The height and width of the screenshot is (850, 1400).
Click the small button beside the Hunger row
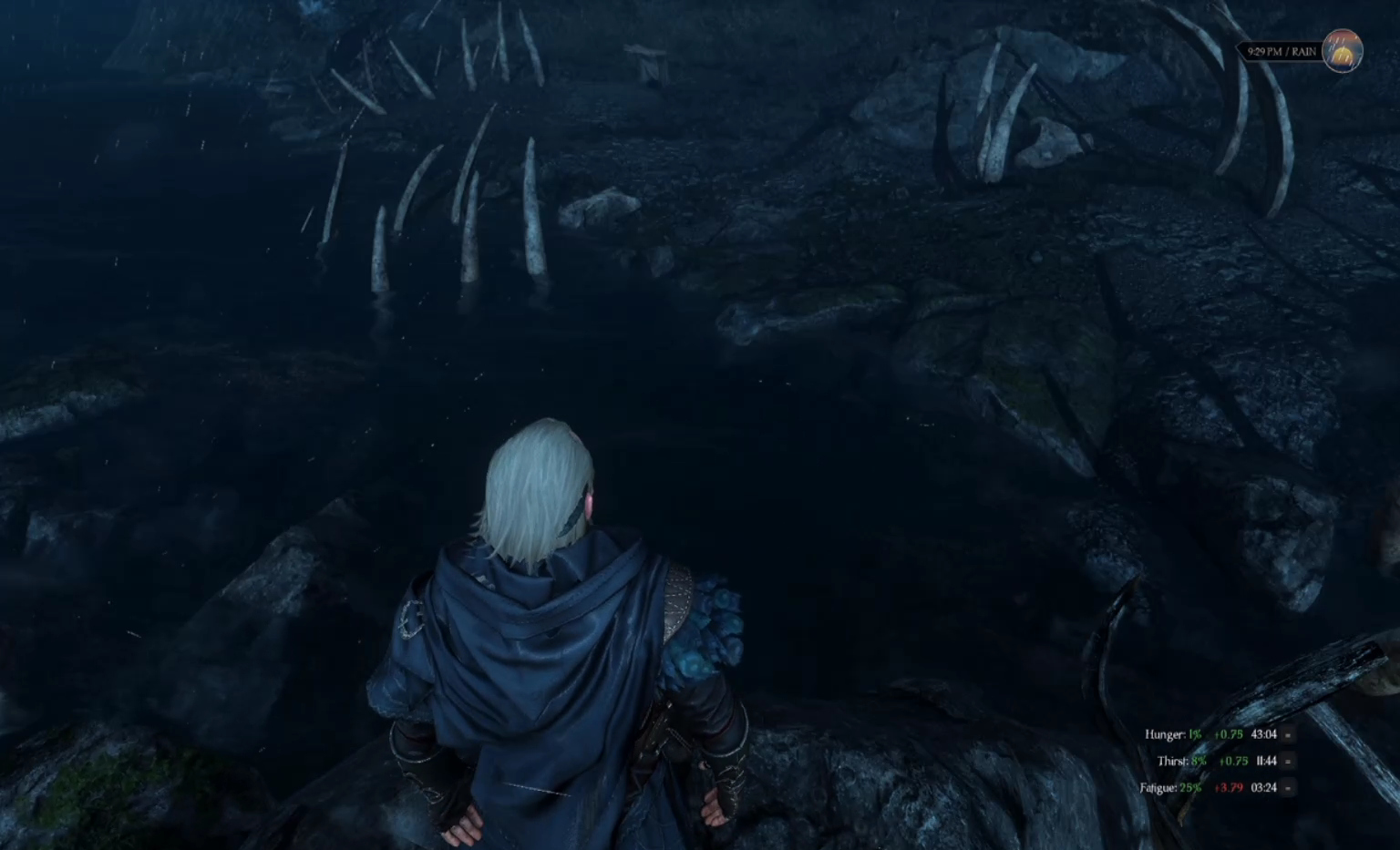point(1288,734)
